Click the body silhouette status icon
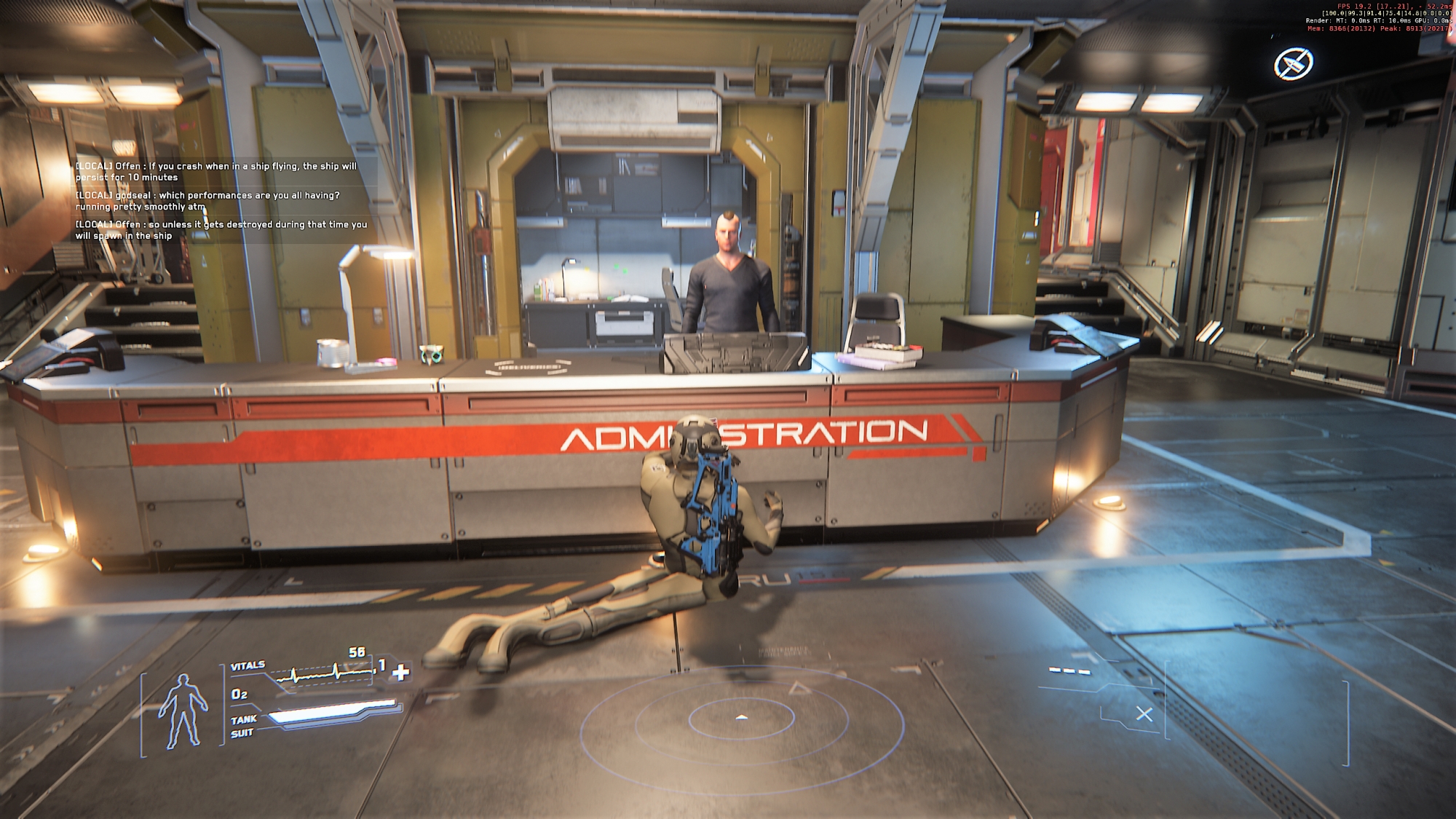Screen dimensions: 1456x819 pos(183,711)
